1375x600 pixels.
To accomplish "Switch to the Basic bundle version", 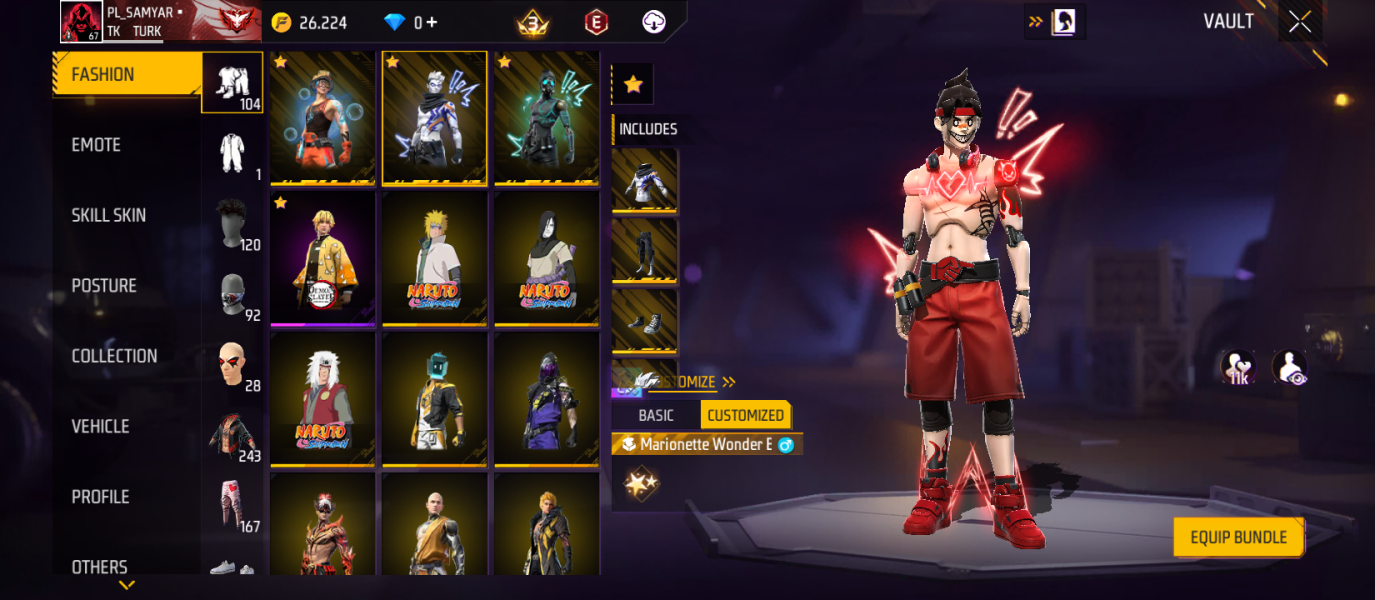I will point(656,415).
